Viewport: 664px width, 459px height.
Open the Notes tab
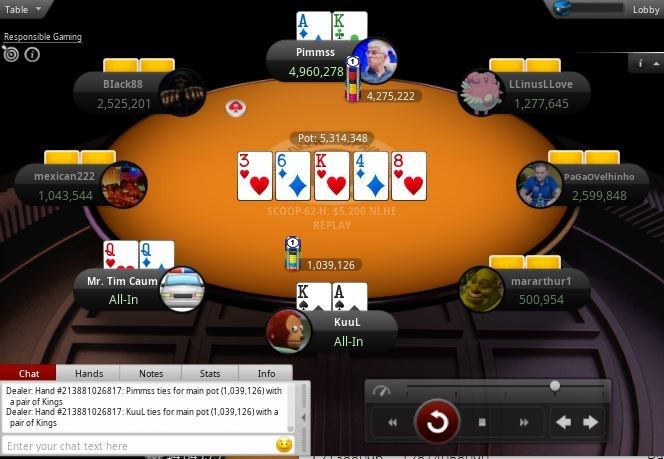pos(151,373)
